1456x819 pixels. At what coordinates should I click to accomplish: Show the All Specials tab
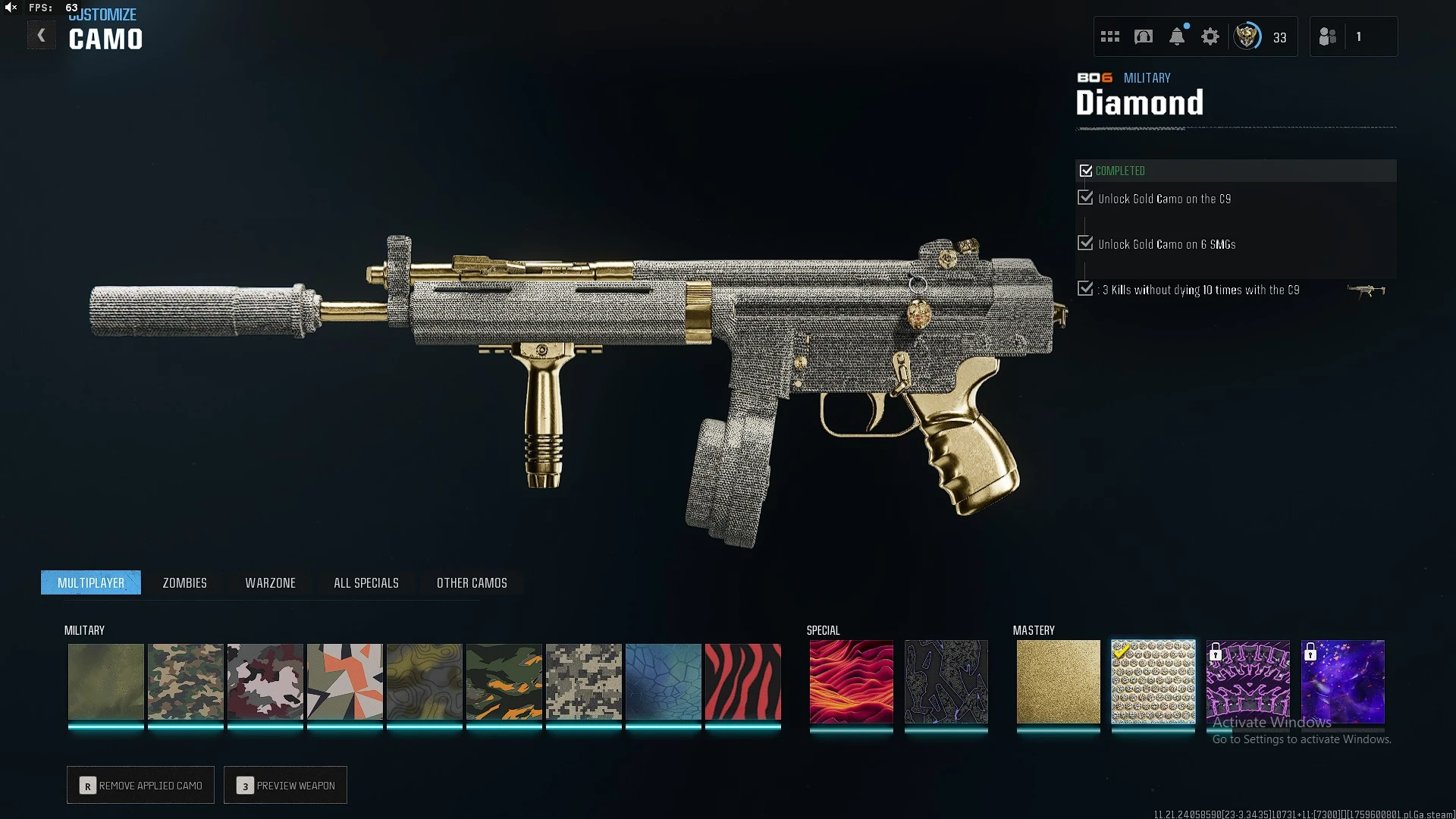tap(366, 582)
